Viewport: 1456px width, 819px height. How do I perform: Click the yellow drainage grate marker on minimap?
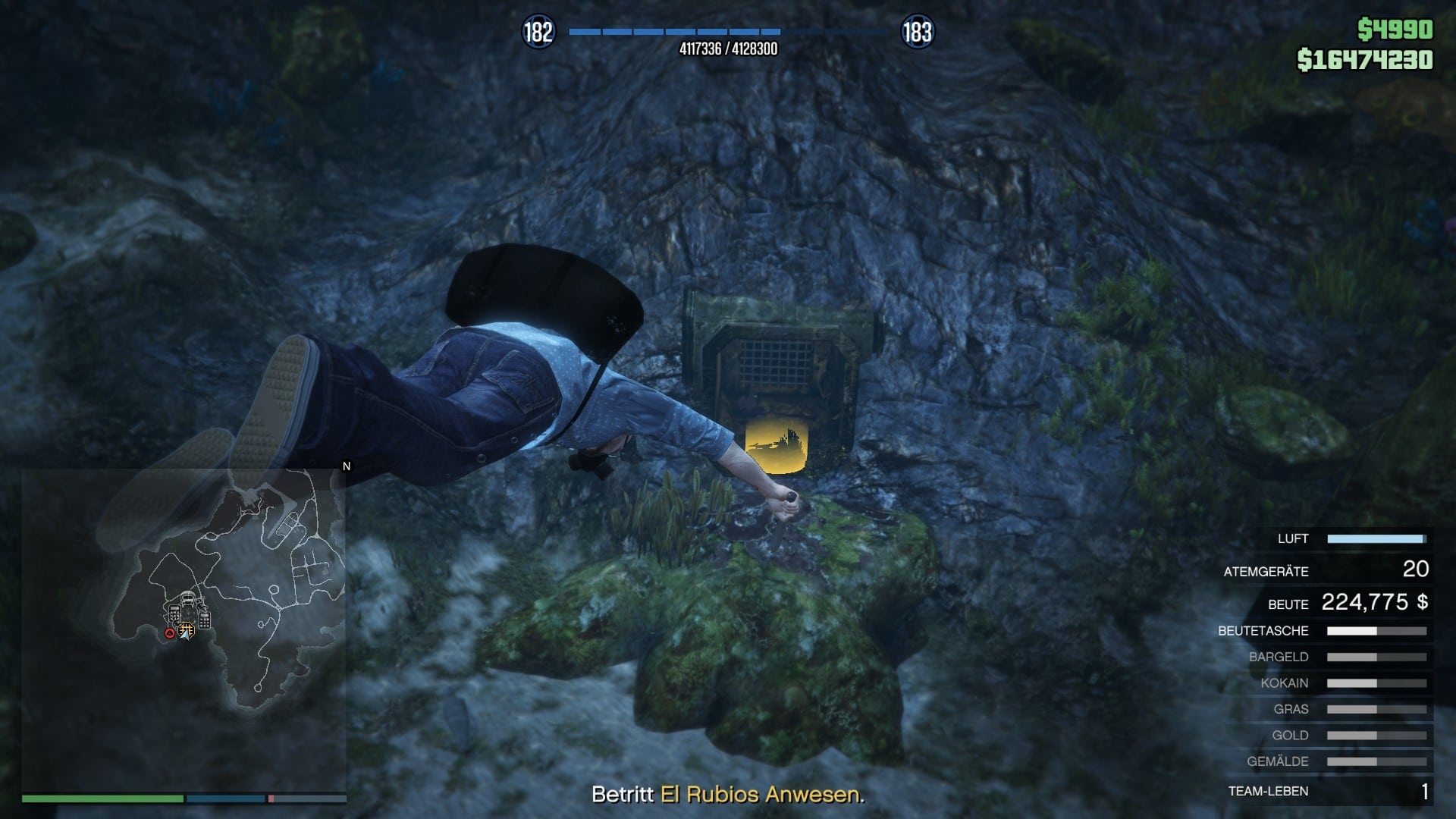coord(187,629)
